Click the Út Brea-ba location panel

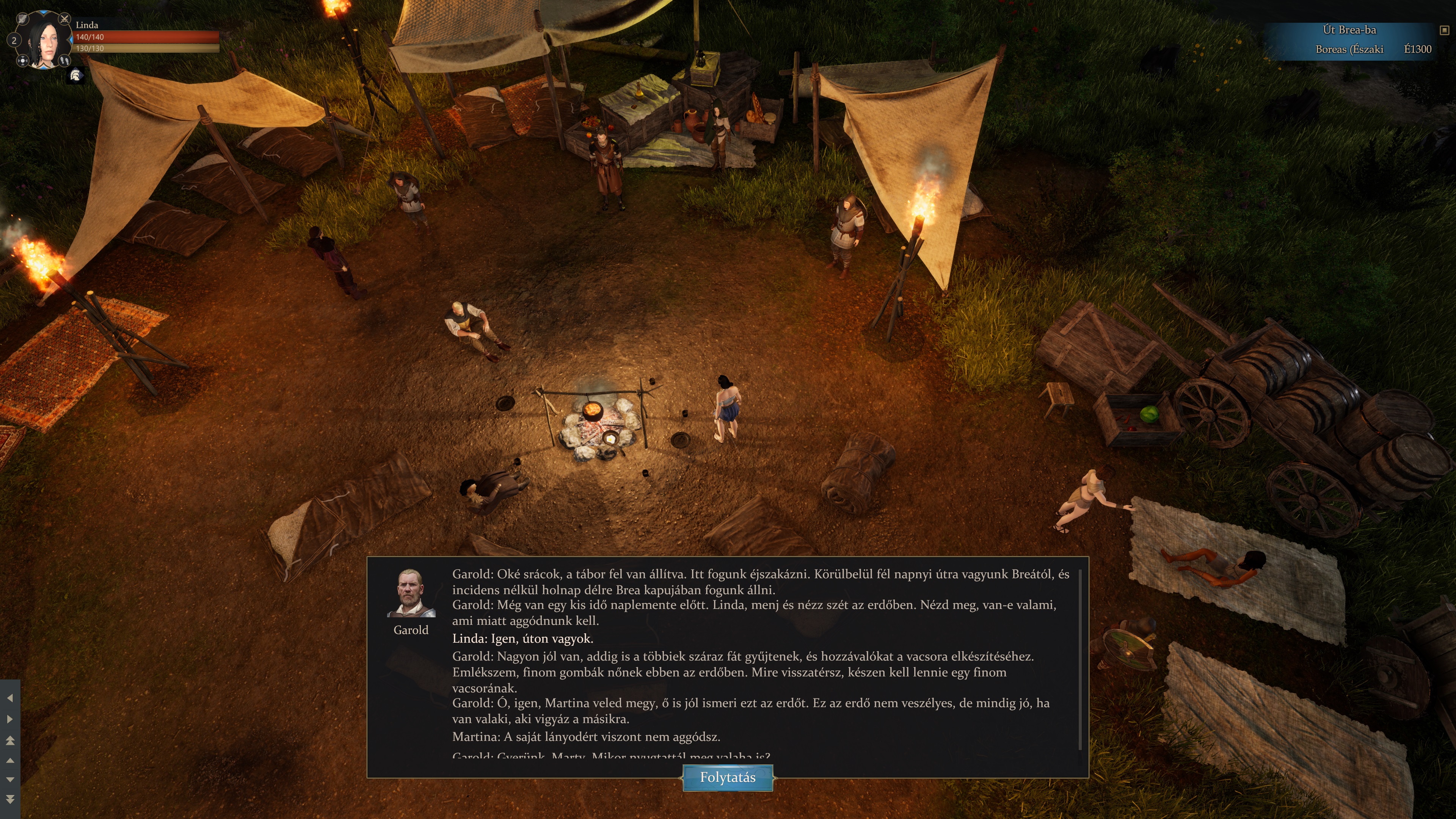click(x=1350, y=39)
